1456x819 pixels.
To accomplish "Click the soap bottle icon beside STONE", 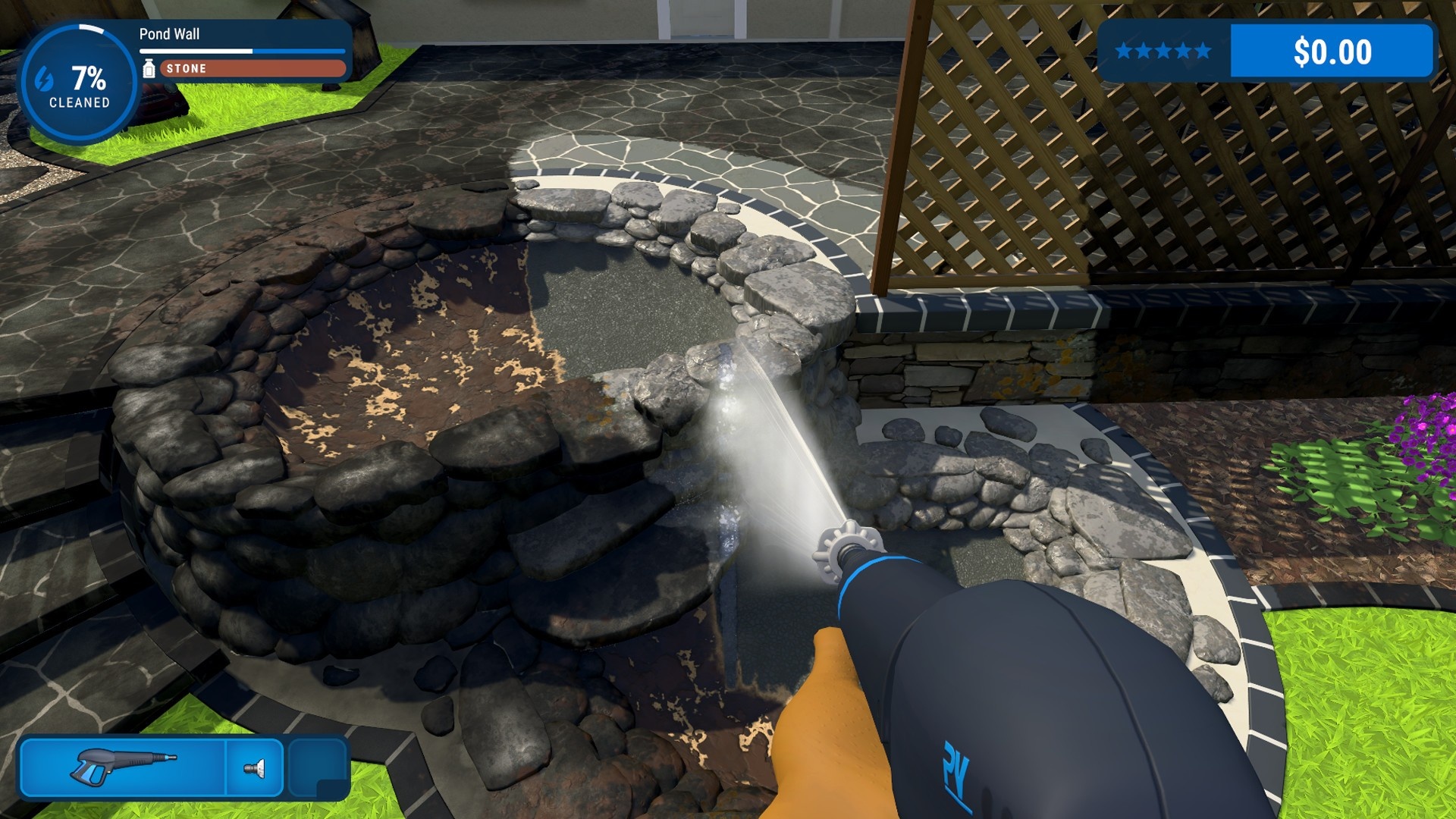I will point(149,68).
